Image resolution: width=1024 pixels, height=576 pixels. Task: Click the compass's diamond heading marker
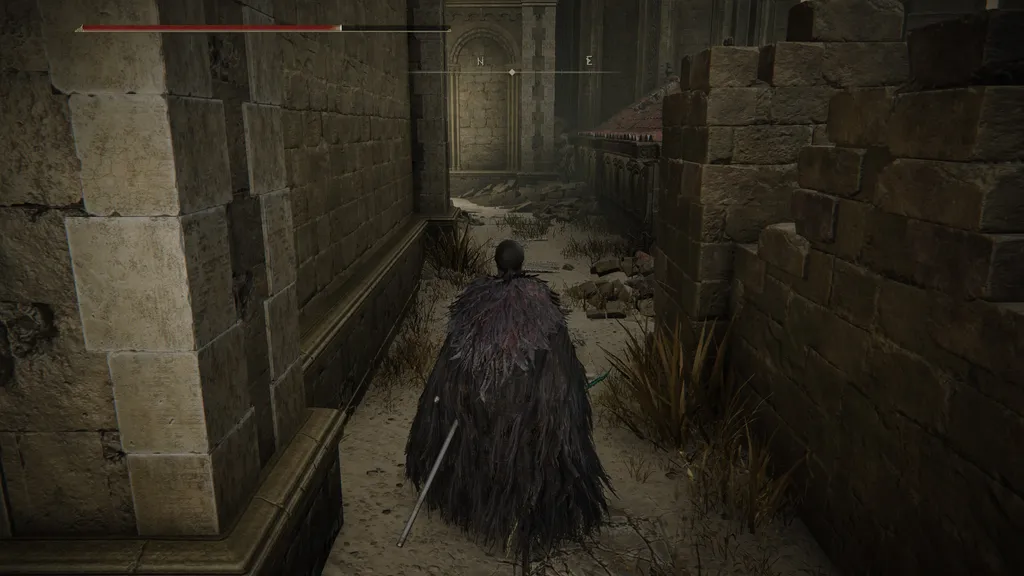coord(512,72)
